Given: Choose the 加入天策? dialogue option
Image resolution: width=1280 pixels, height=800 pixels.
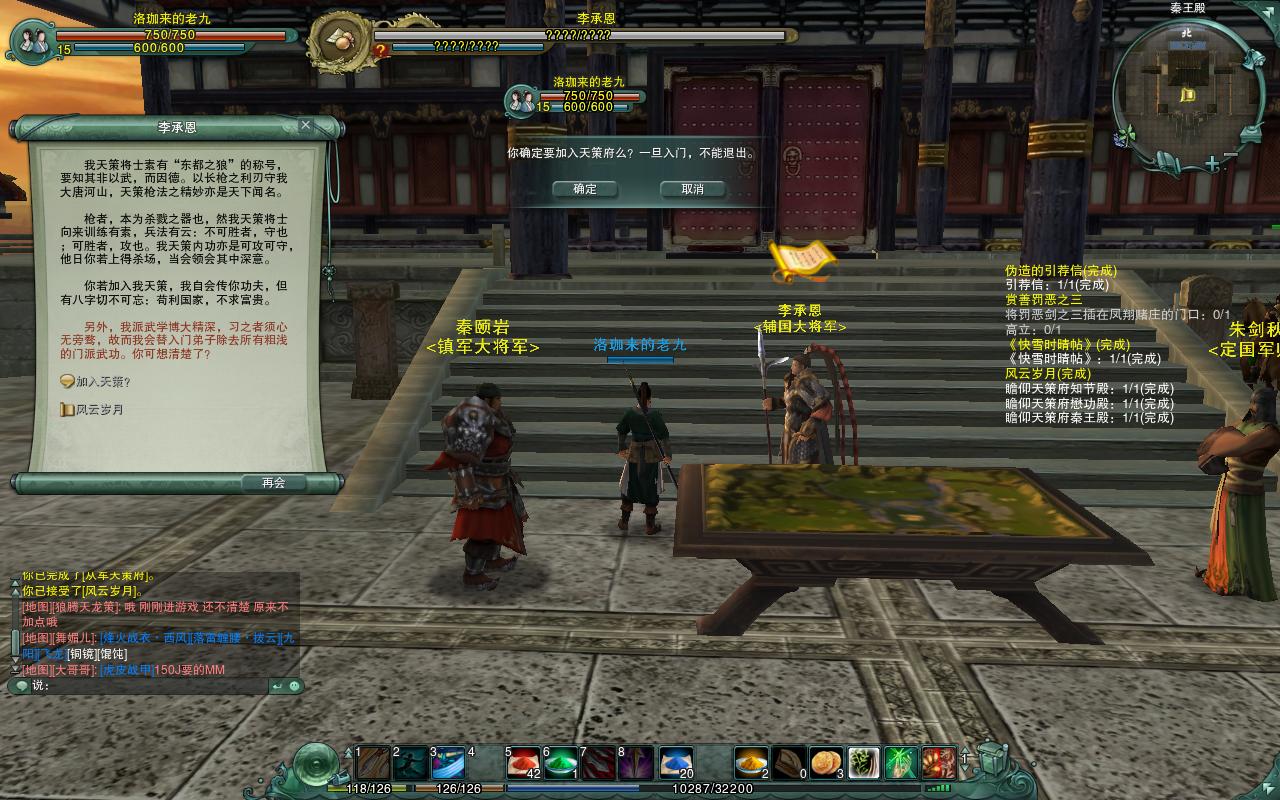Looking at the screenshot, I should (x=102, y=382).
